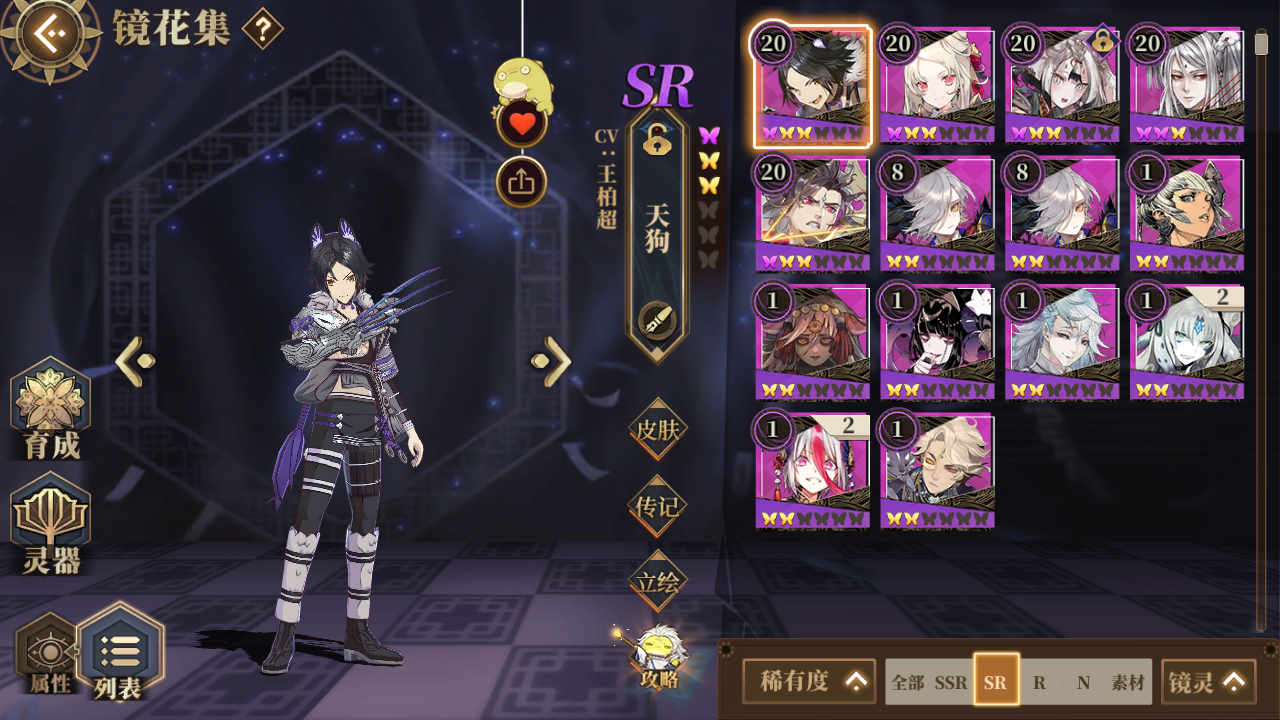Show the next character with right arrow
This screenshot has width=1280, height=720.
(x=551, y=361)
